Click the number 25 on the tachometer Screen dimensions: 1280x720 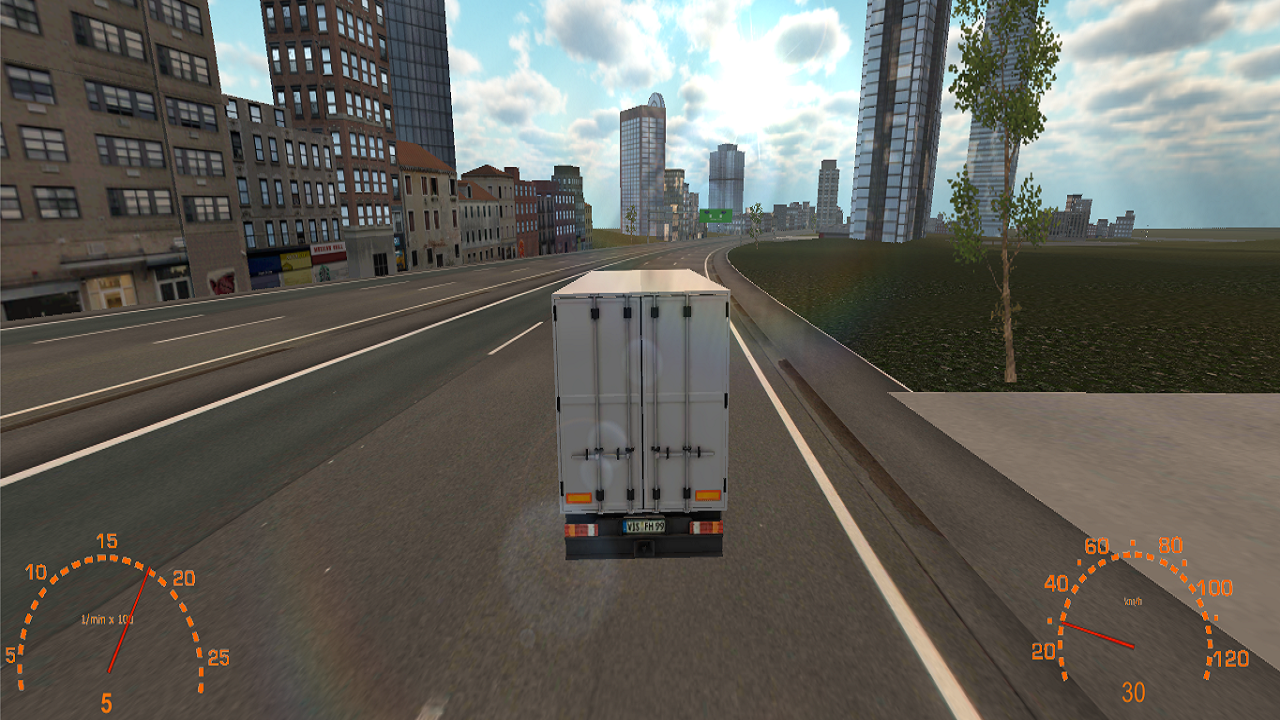pyautogui.click(x=218, y=656)
